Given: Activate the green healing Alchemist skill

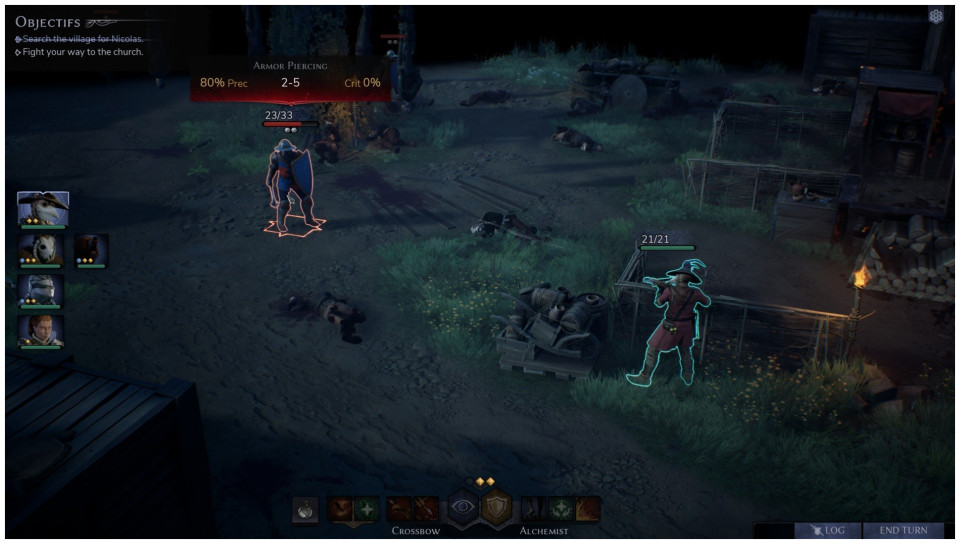Looking at the screenshot, I should pos(562,509).
